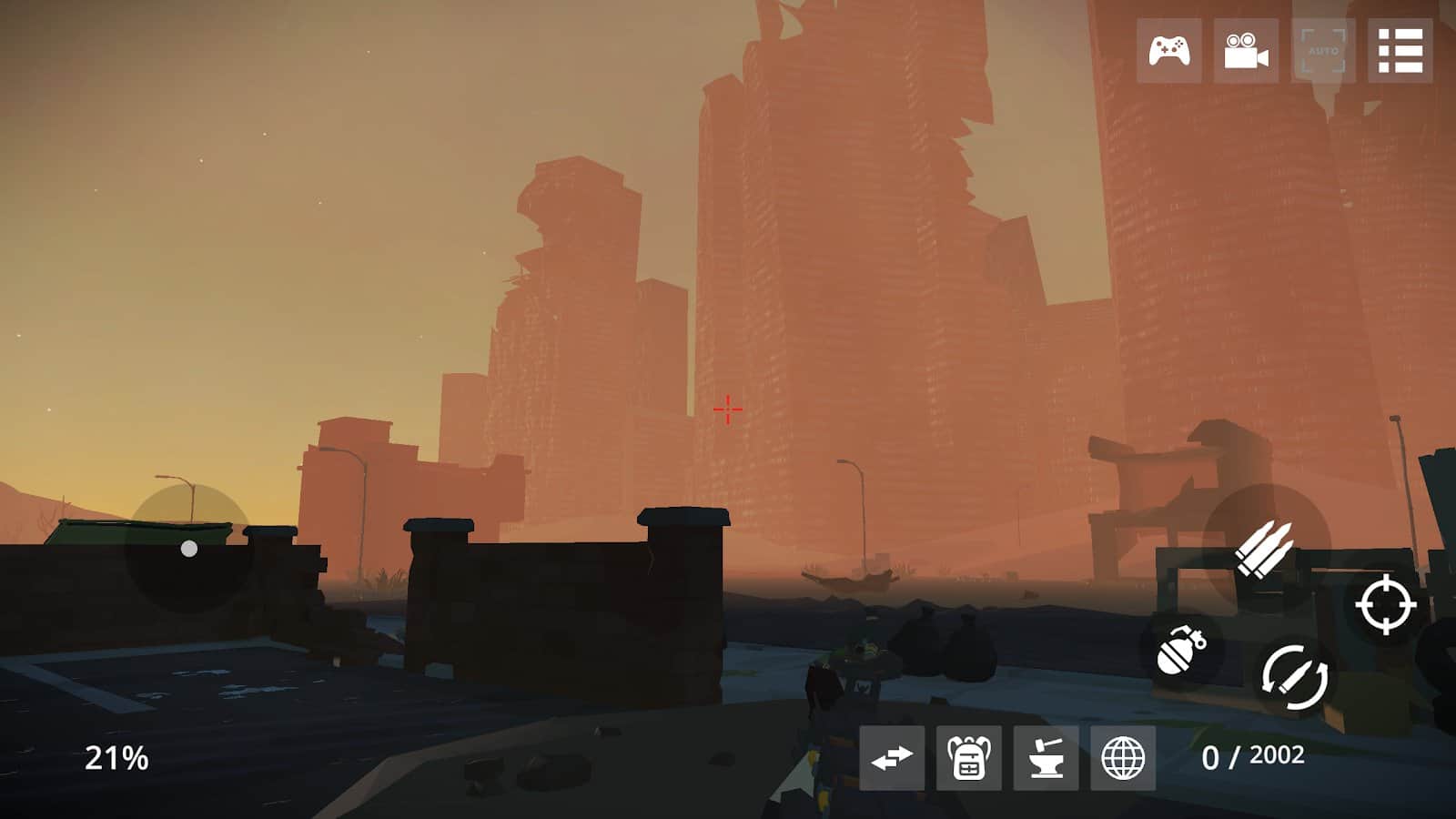The width and height of the screenshot is (1456, 819).
Task: Switch camera view with the camera icon
Action: tap(1246, 51)
